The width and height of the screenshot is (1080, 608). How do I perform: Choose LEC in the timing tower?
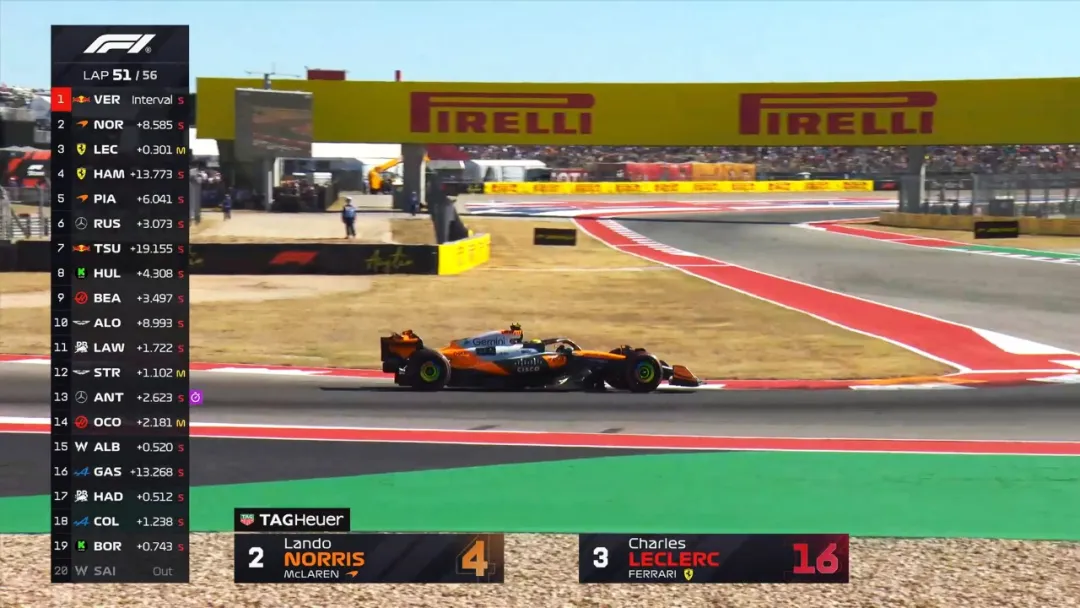(120, 149)
